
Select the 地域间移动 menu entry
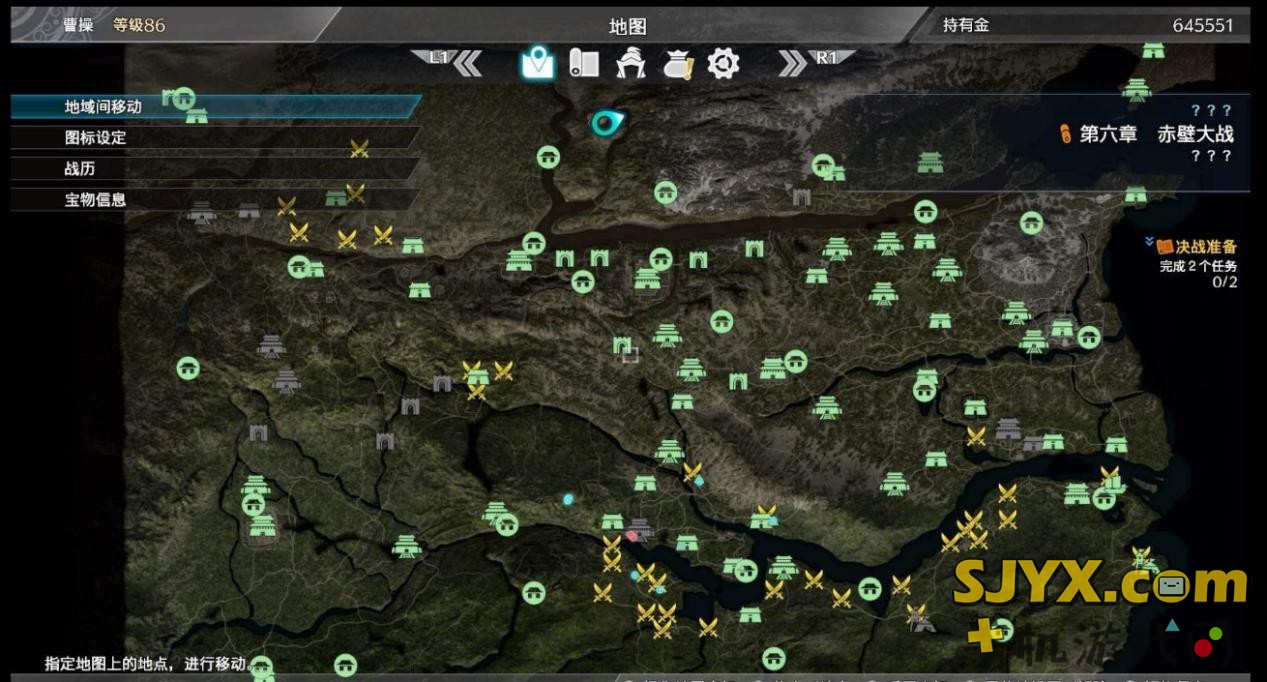(x=104, y=107)
